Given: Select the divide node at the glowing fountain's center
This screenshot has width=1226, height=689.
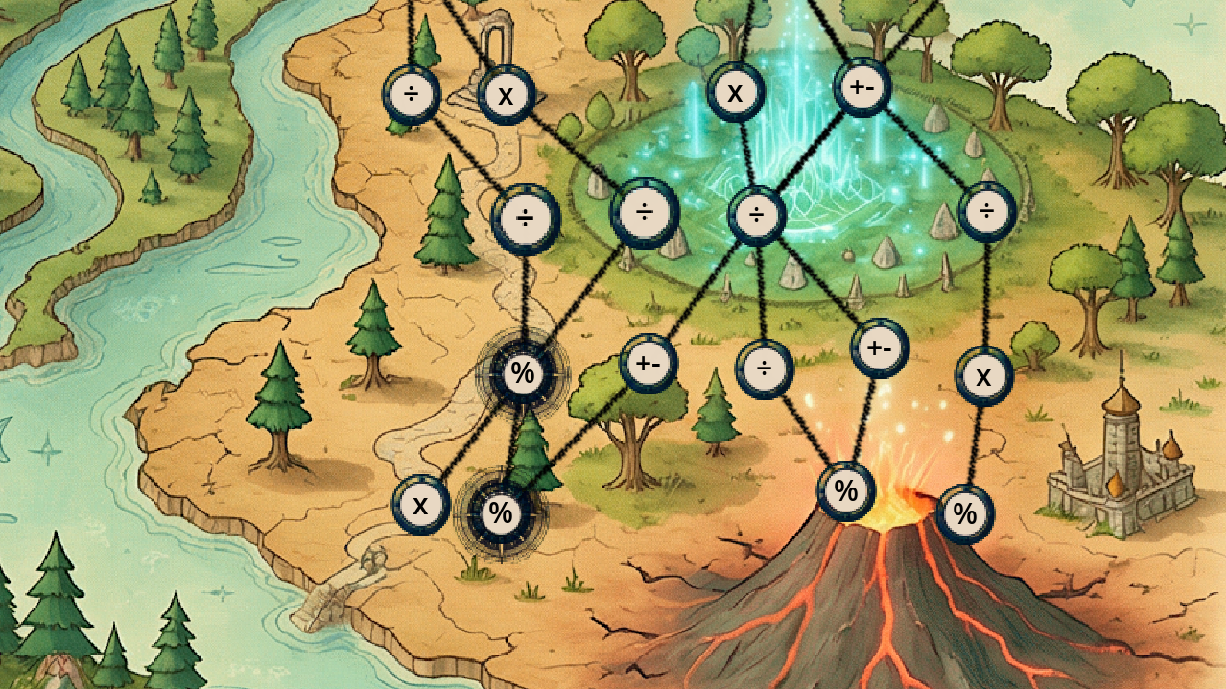Looking at the screenshot, I should [x=757, y=215].
